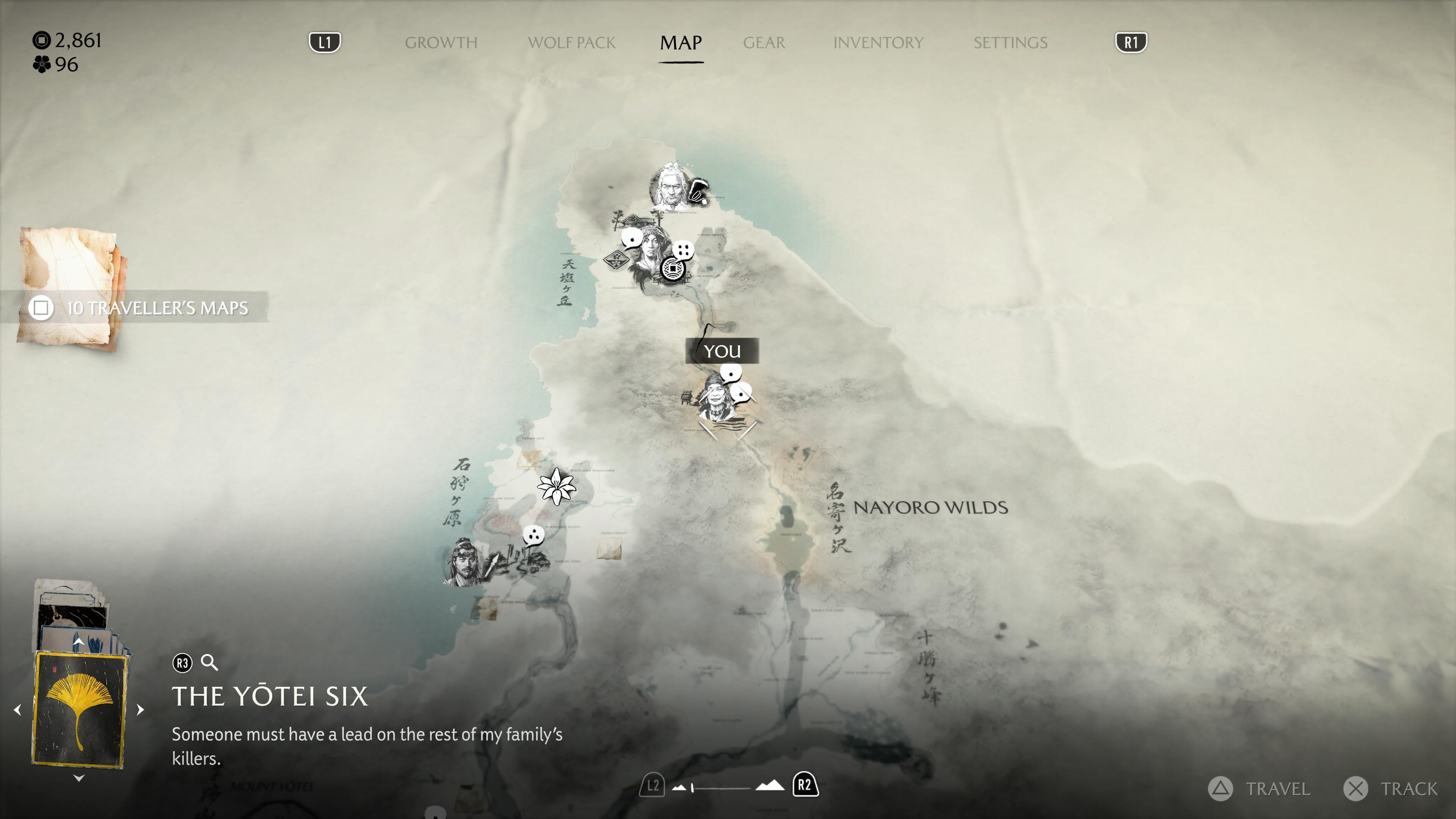Click the three-dot speech bubble marker

pos(533,534)
